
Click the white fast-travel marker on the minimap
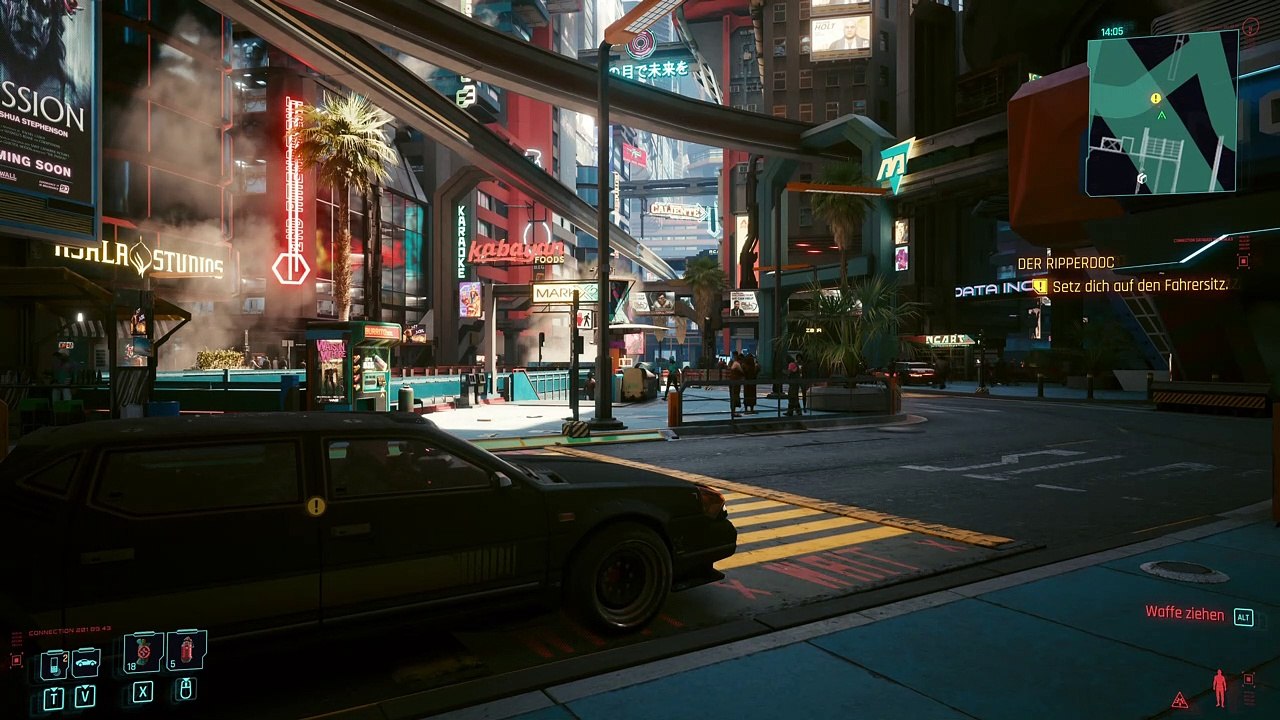[1141, 178]
